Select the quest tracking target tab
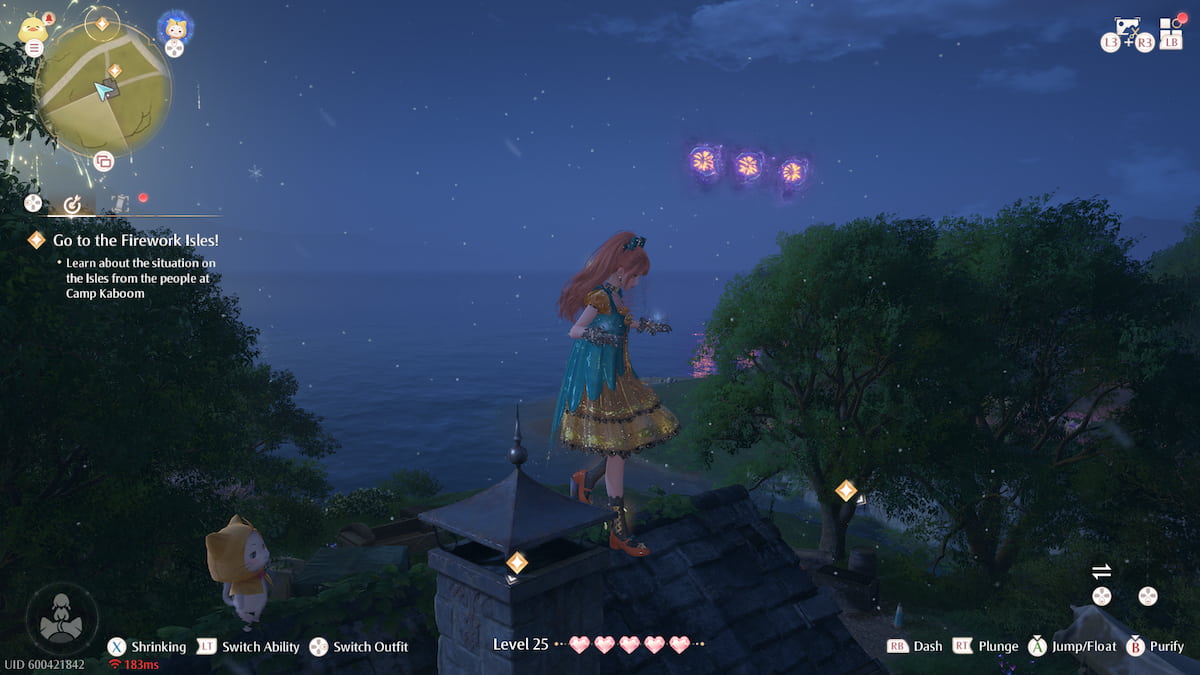The image size is (1200, 675). point(72,204)
